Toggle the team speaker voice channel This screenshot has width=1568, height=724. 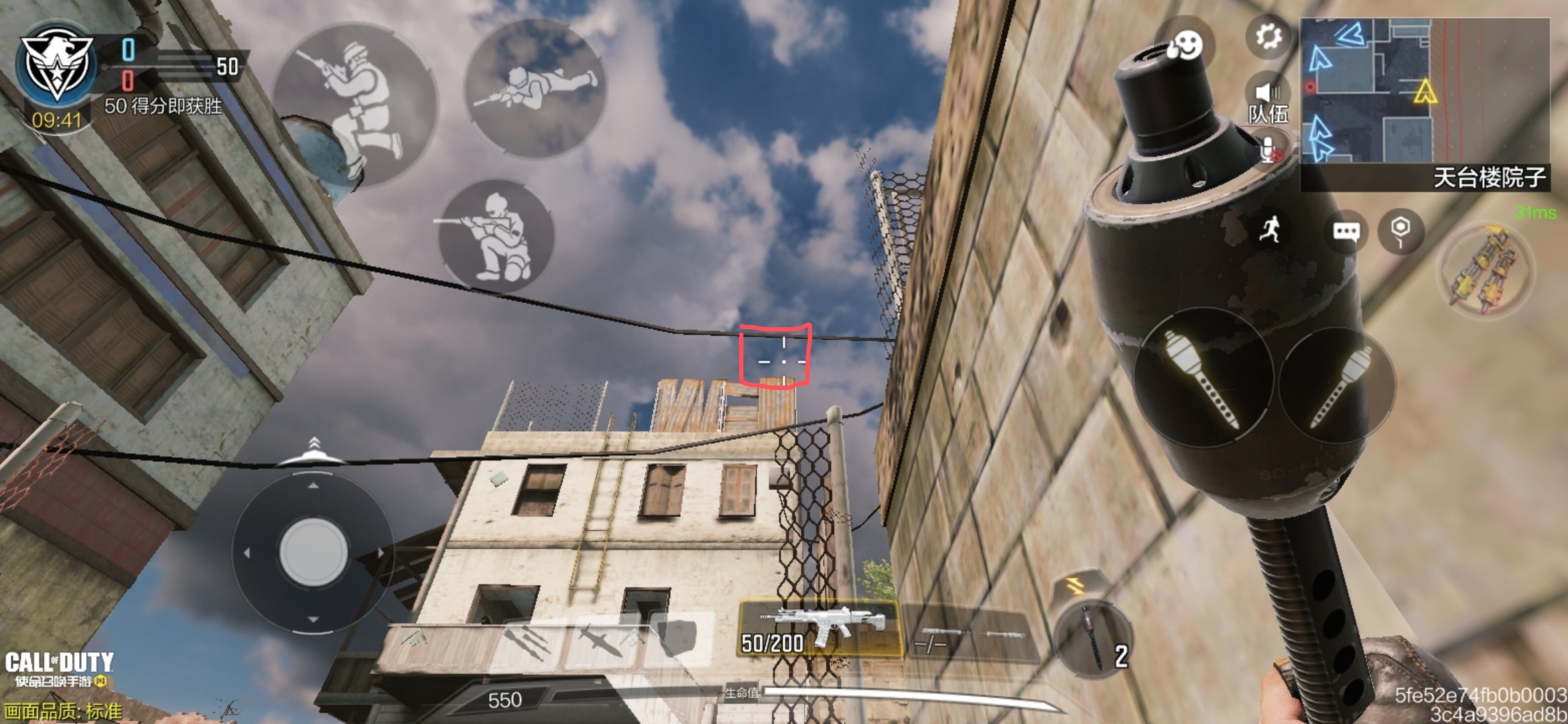pyautogui.click(x=1267, y=101)
